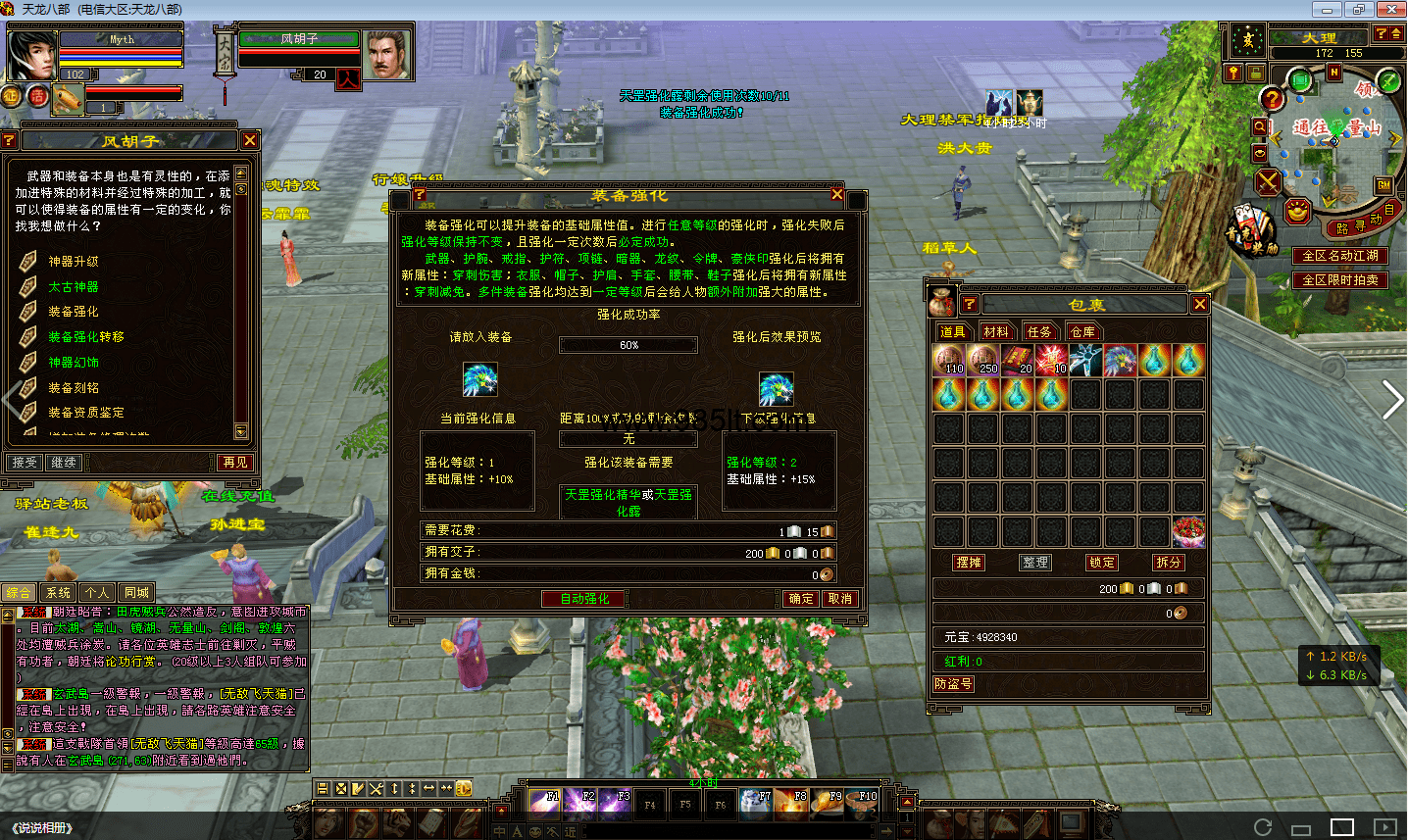
Task: Close the 风胡子 NPC dialogue window
Action: 250,140
